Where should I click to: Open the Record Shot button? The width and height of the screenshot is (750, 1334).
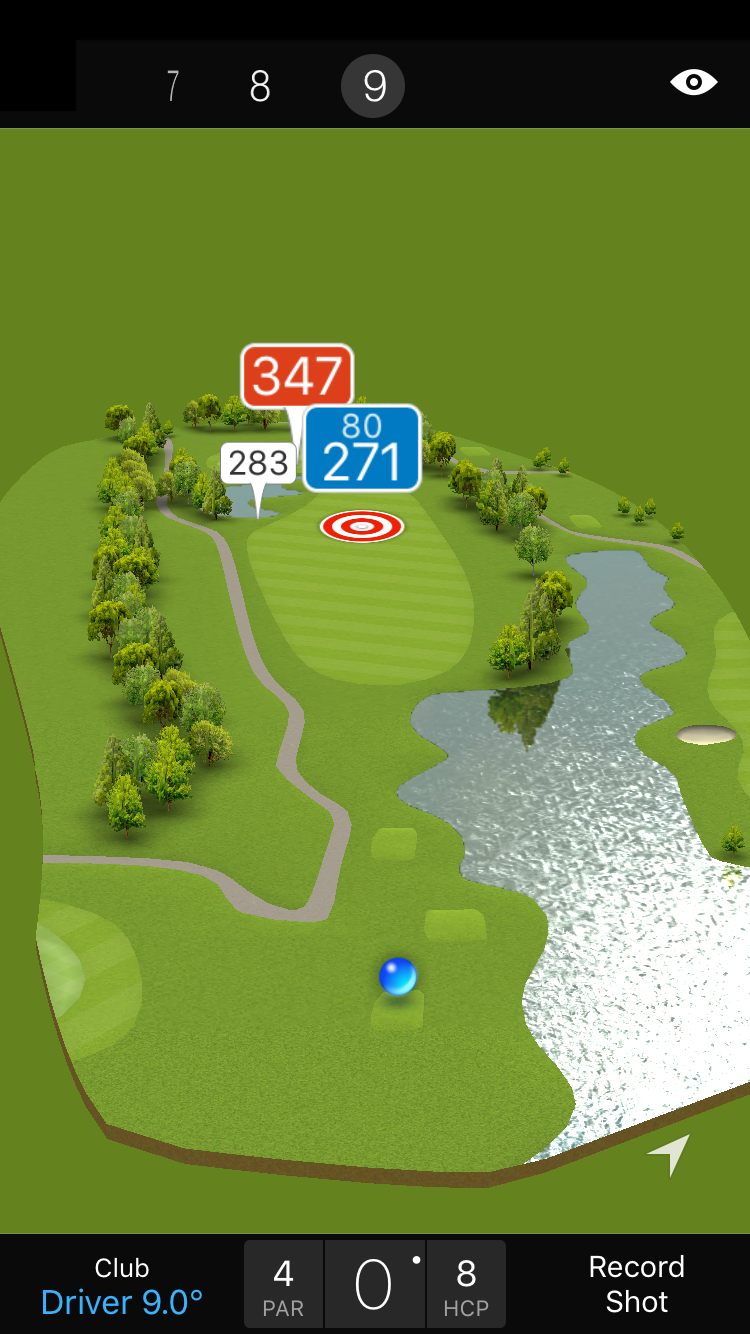click(636, 1285)
